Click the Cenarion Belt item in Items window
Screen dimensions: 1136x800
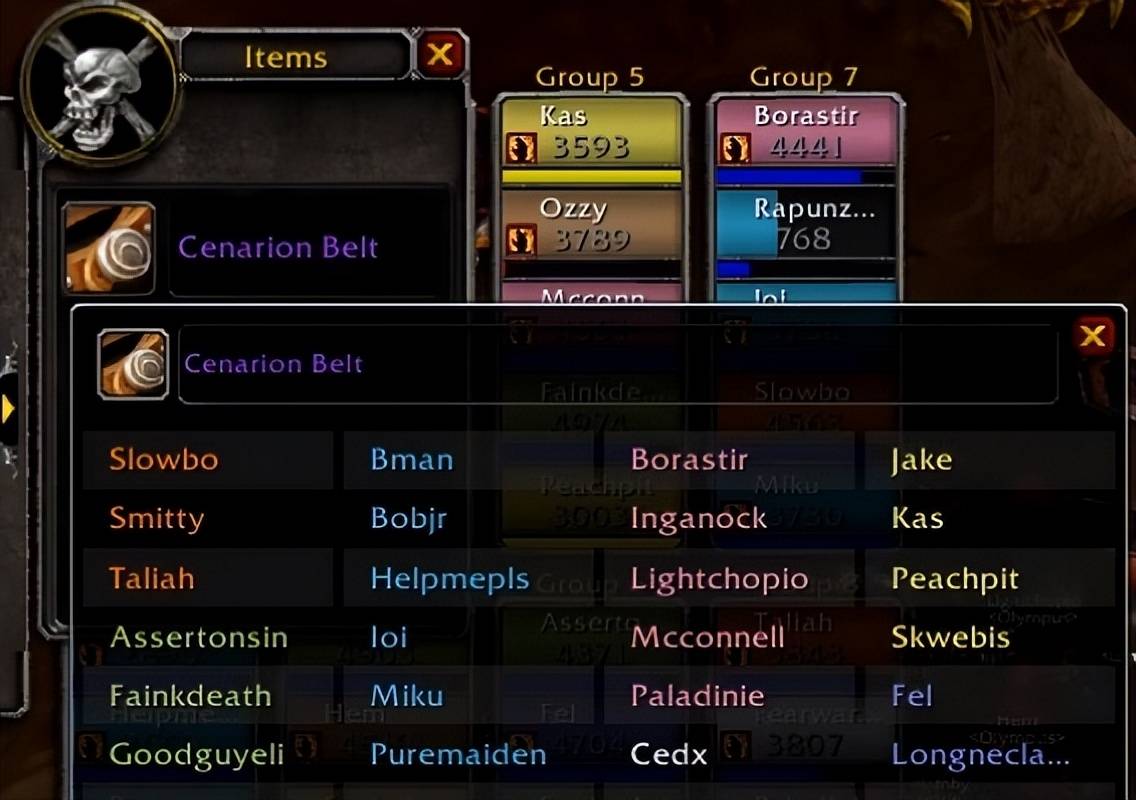(x=278, y=248)
